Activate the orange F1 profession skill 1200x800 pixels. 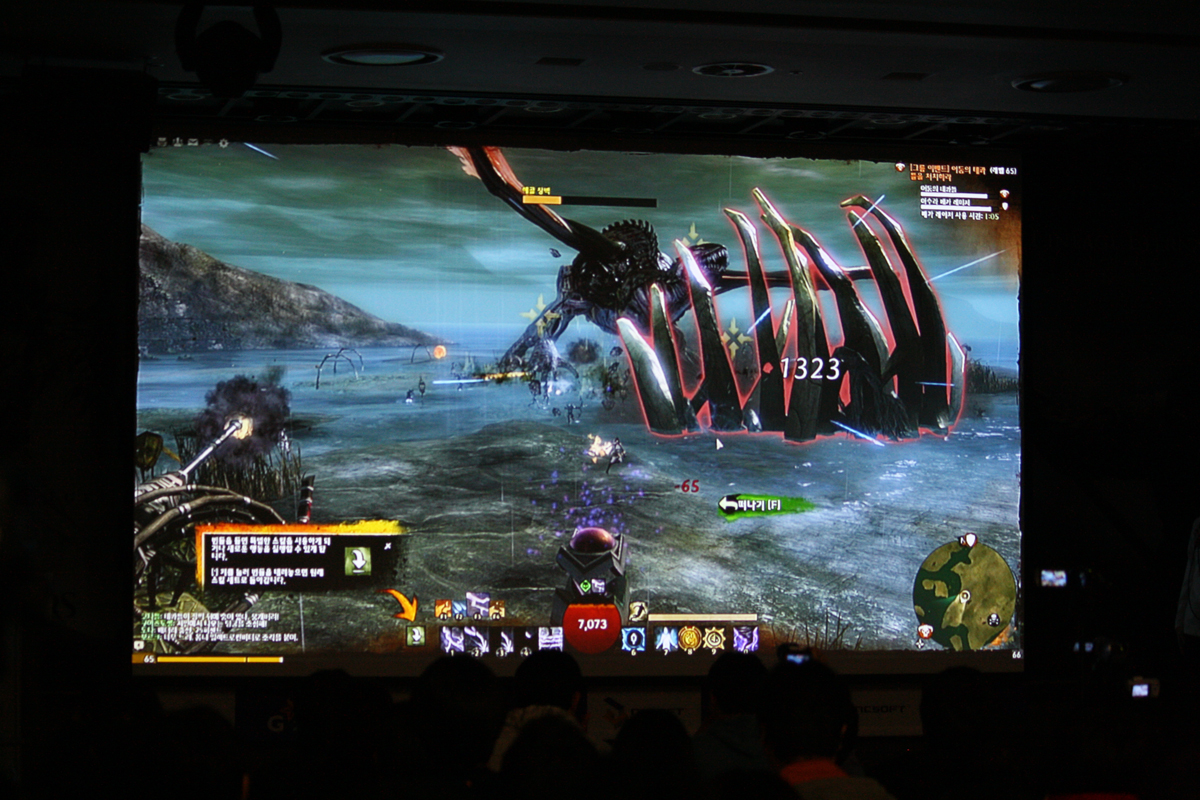click(x=443, y=609)
